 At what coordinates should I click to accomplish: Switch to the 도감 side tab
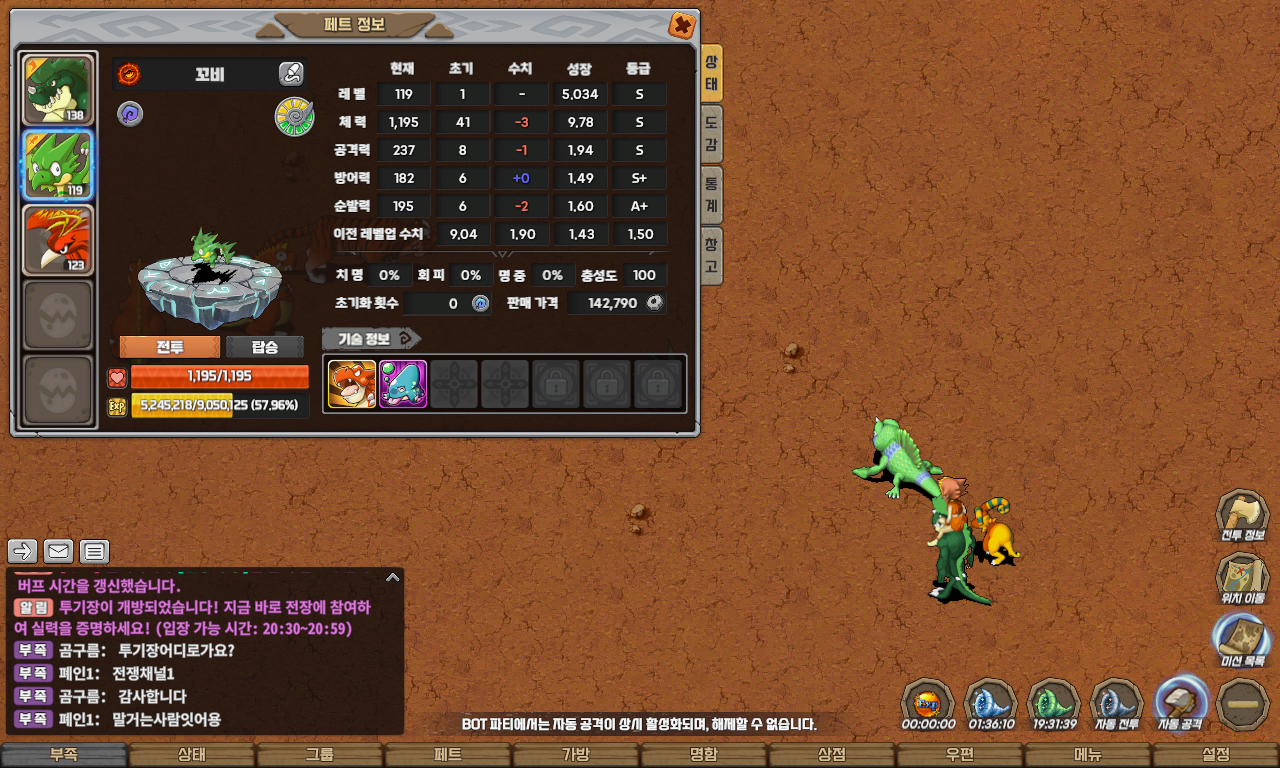pos(711,135)
